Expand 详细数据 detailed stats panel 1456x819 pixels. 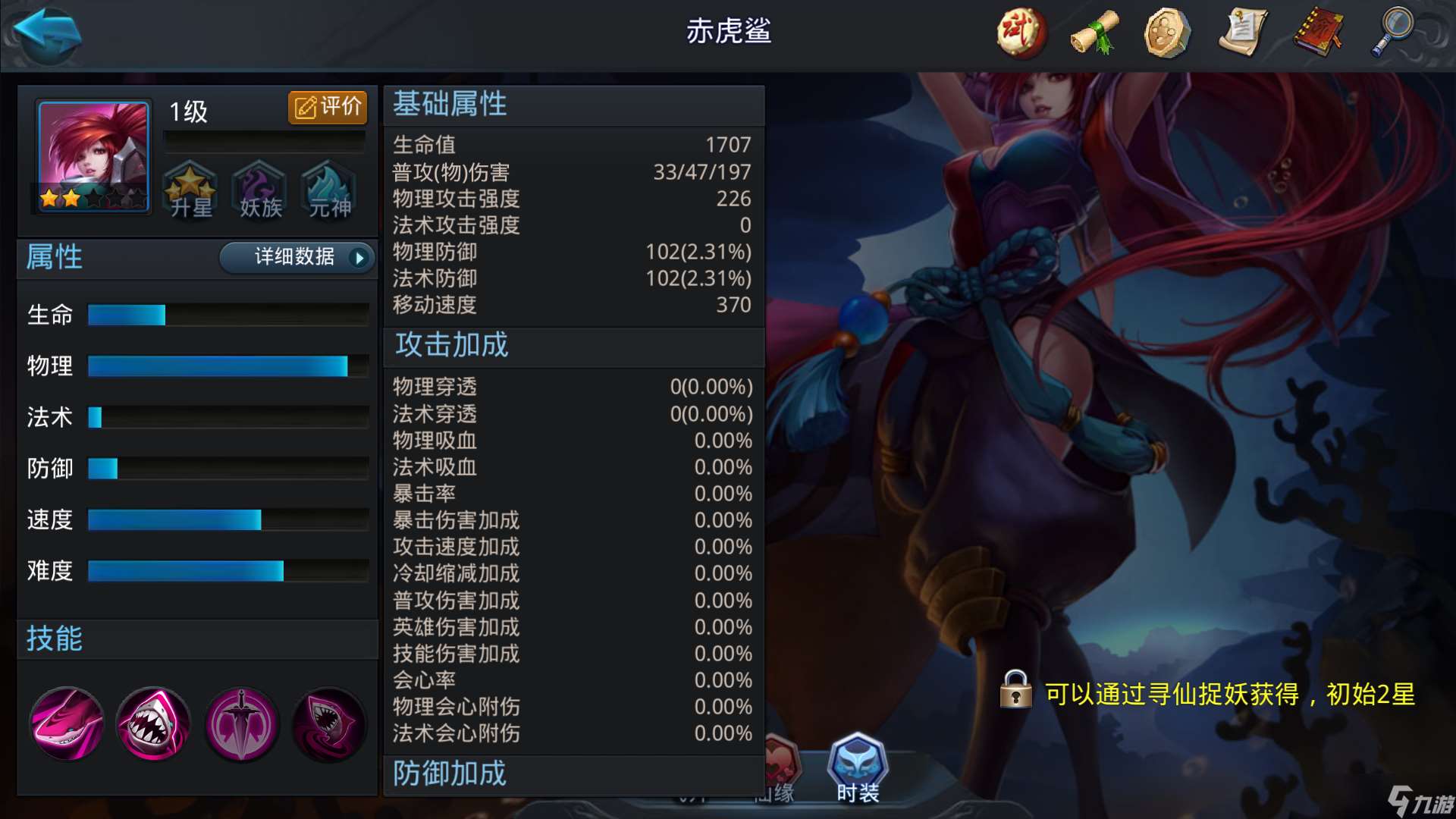[296, 258]
